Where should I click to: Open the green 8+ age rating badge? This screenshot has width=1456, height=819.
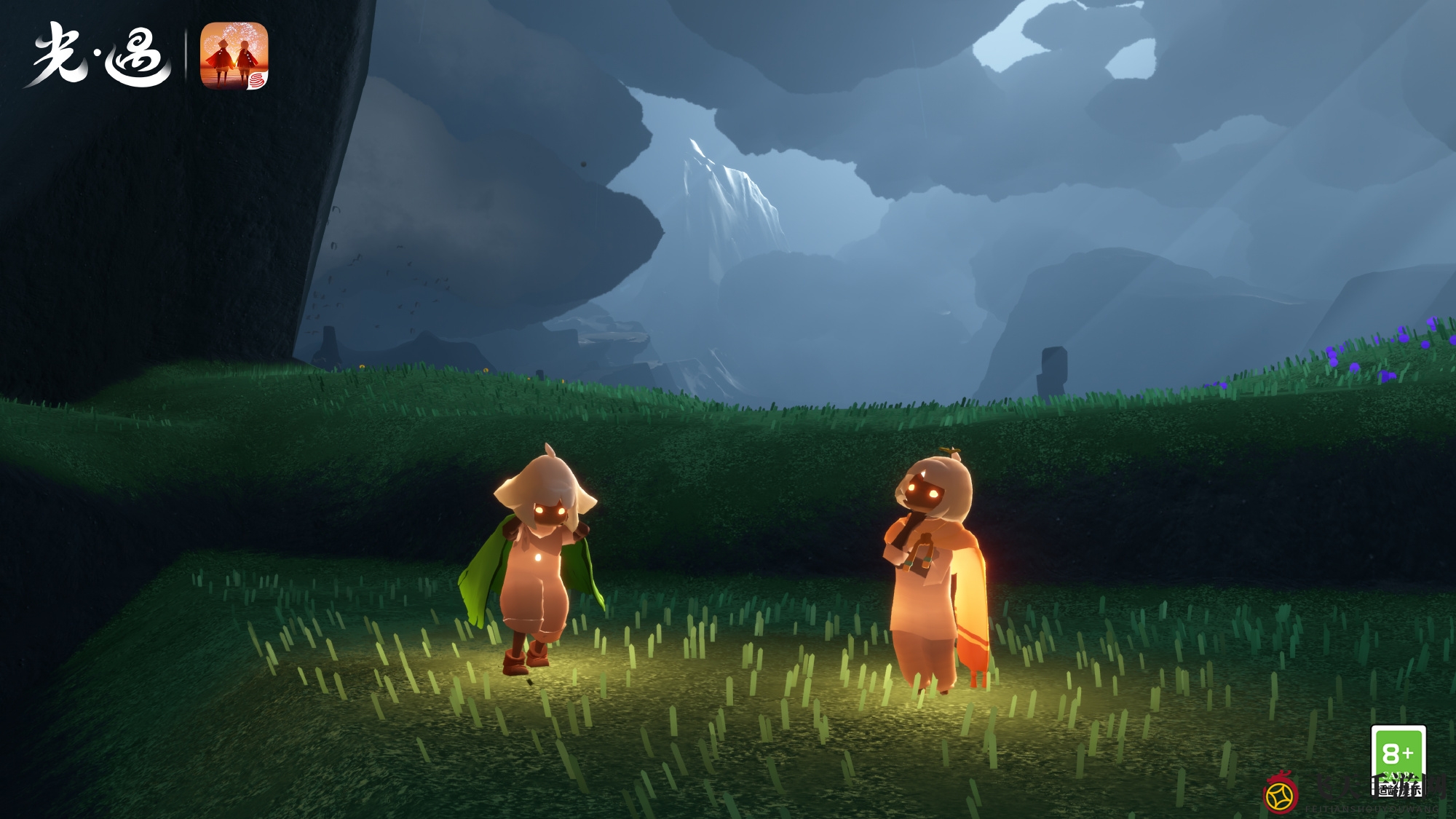[x=1398, y=758]
